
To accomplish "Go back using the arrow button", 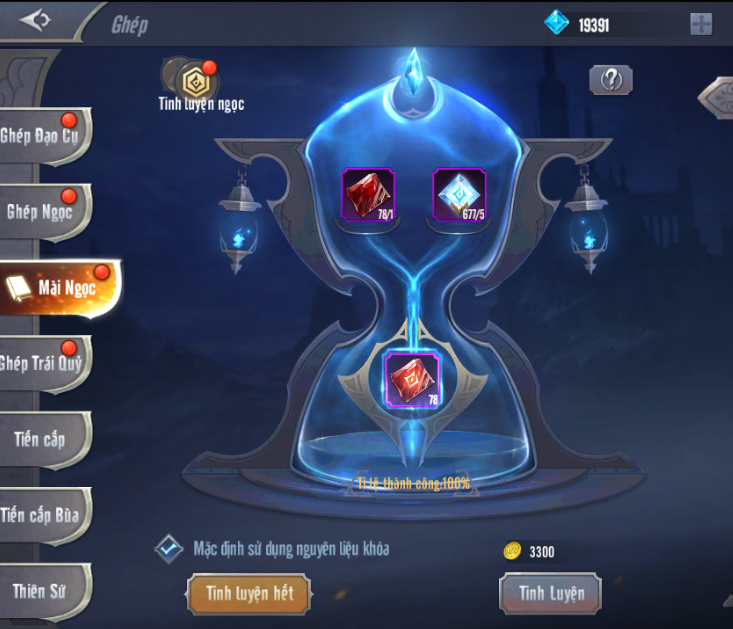I will pyautogui.click(x=35, y=20).
